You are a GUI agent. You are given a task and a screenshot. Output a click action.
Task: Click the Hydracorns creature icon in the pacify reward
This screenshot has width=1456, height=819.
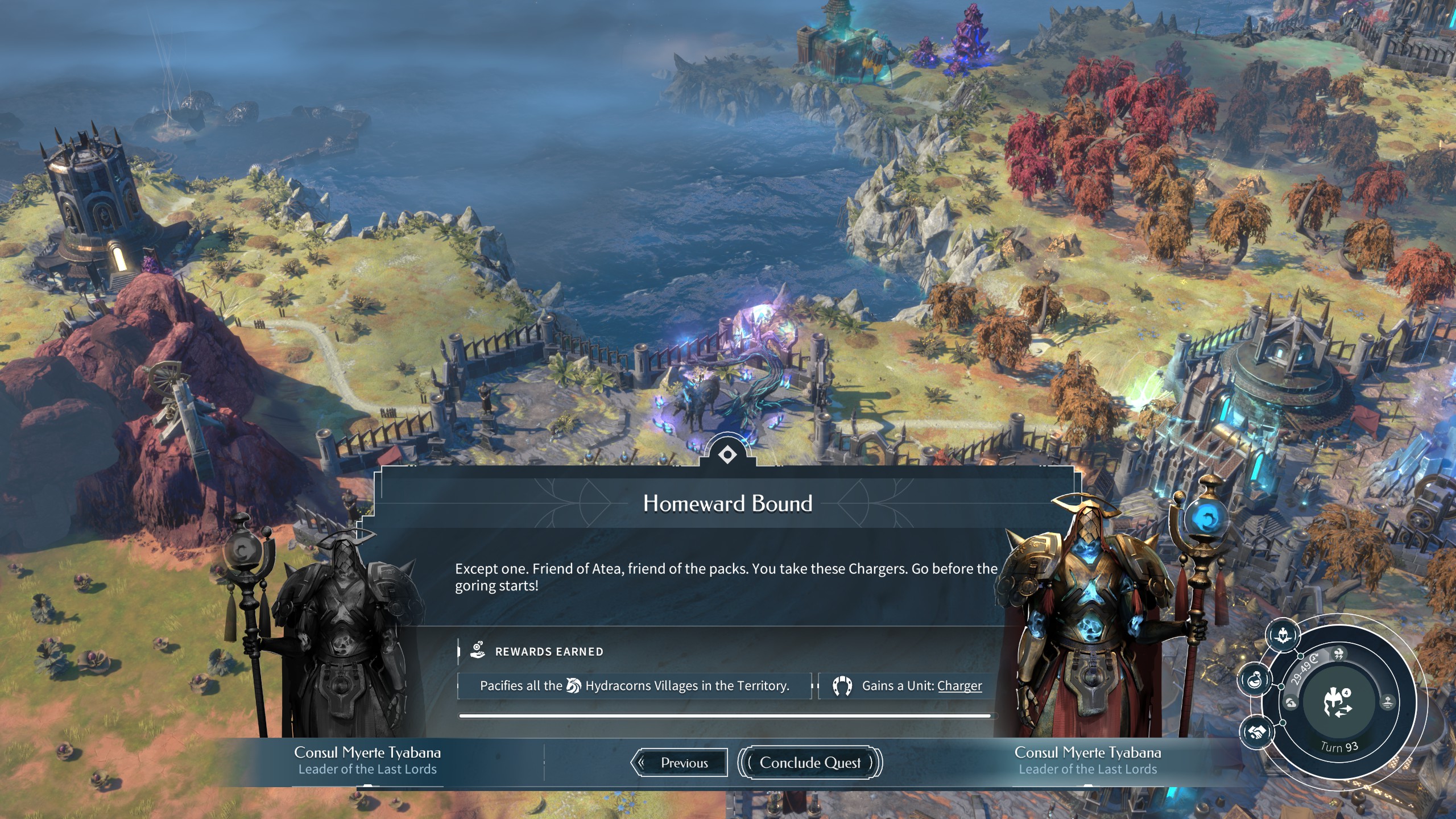click(x=574, y=685)
